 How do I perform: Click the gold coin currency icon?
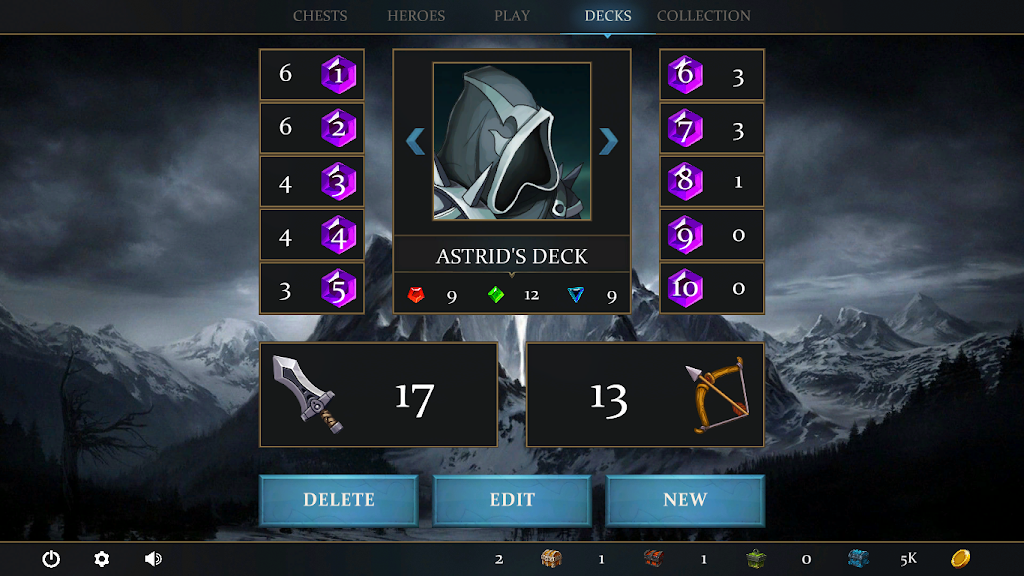pyautogui.click(x=960, y=558)
